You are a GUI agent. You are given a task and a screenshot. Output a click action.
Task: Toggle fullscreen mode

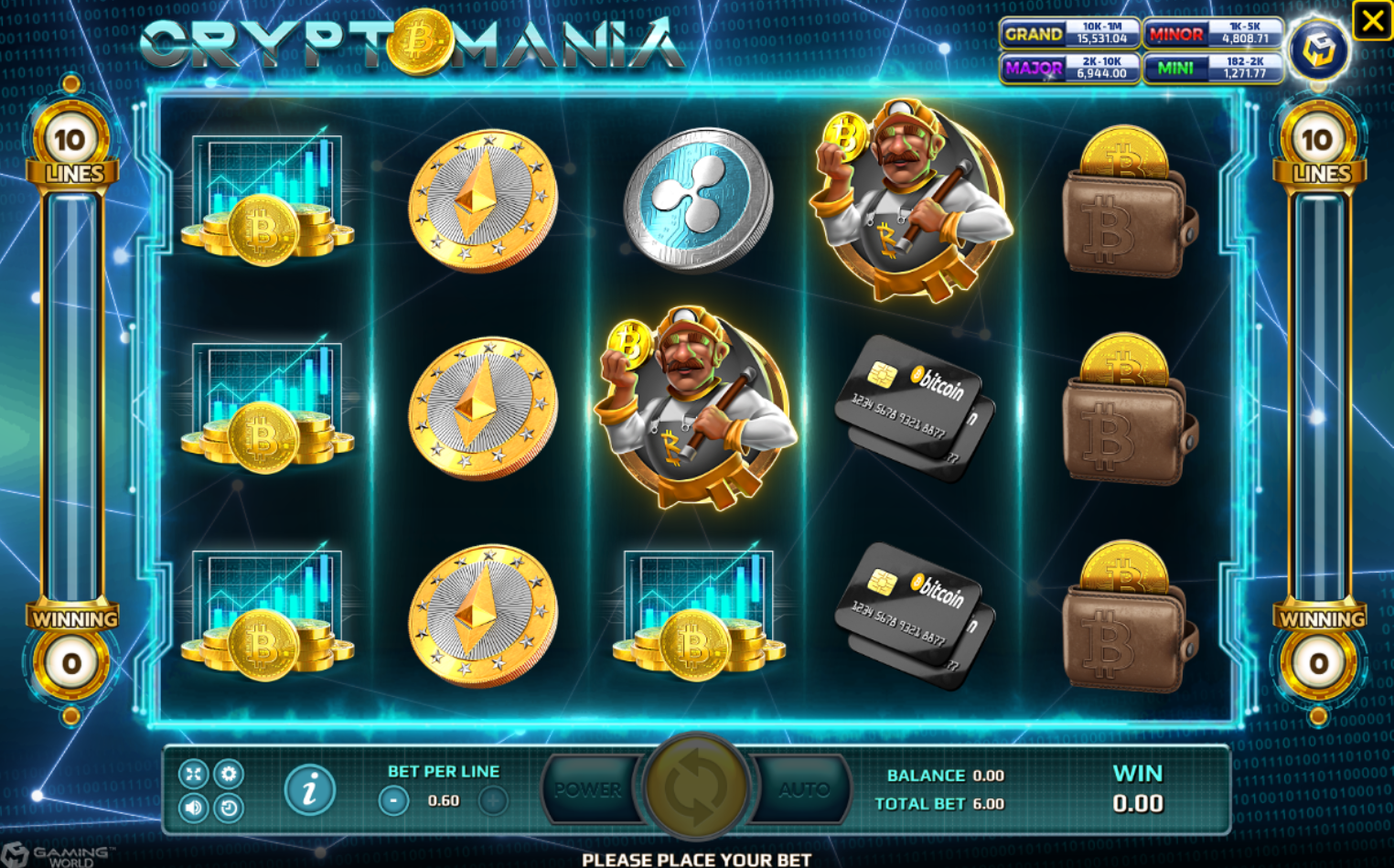coord(194,773)
